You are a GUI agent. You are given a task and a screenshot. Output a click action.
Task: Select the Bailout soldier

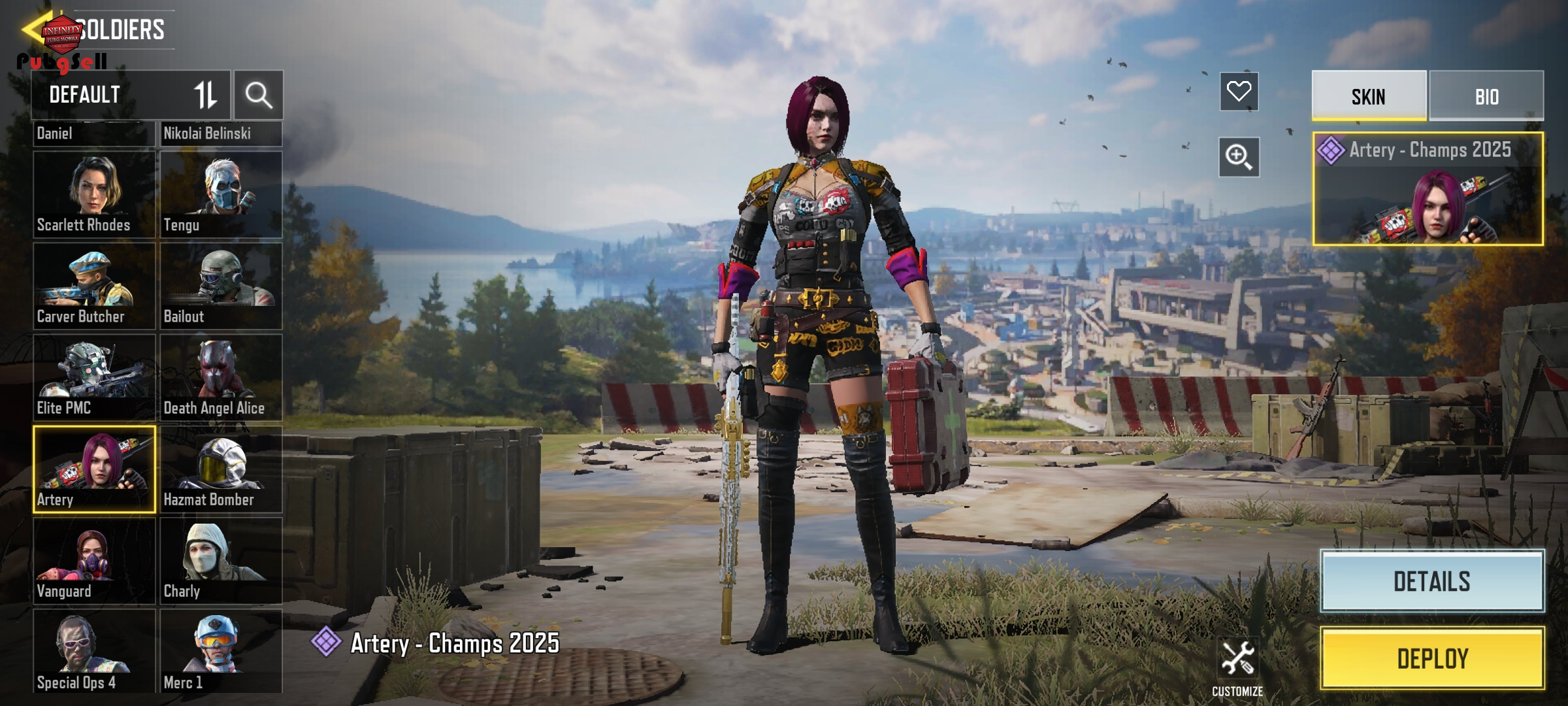click(221, 286)
